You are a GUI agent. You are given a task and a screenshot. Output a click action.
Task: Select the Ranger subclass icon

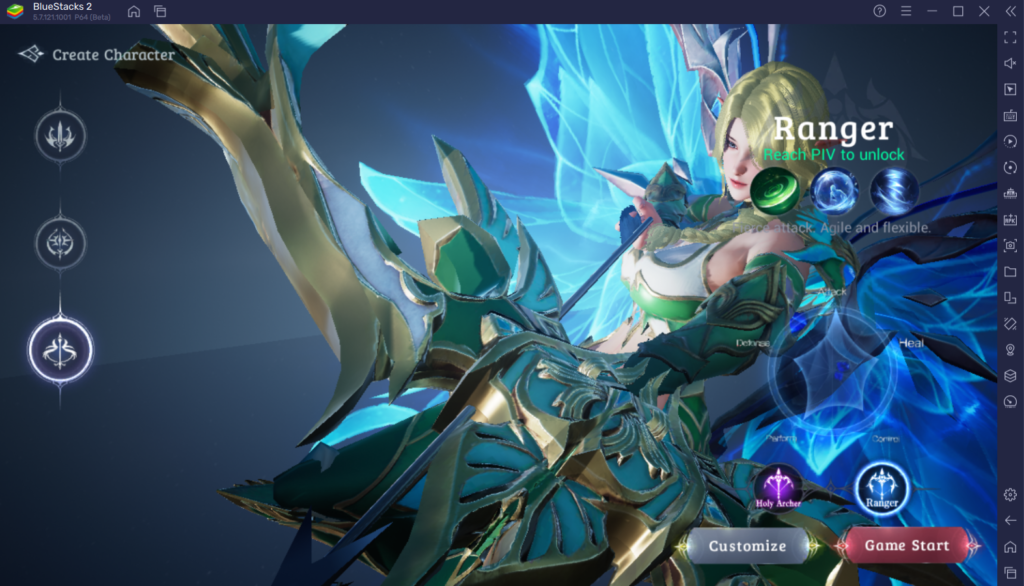tap(881, 487)
